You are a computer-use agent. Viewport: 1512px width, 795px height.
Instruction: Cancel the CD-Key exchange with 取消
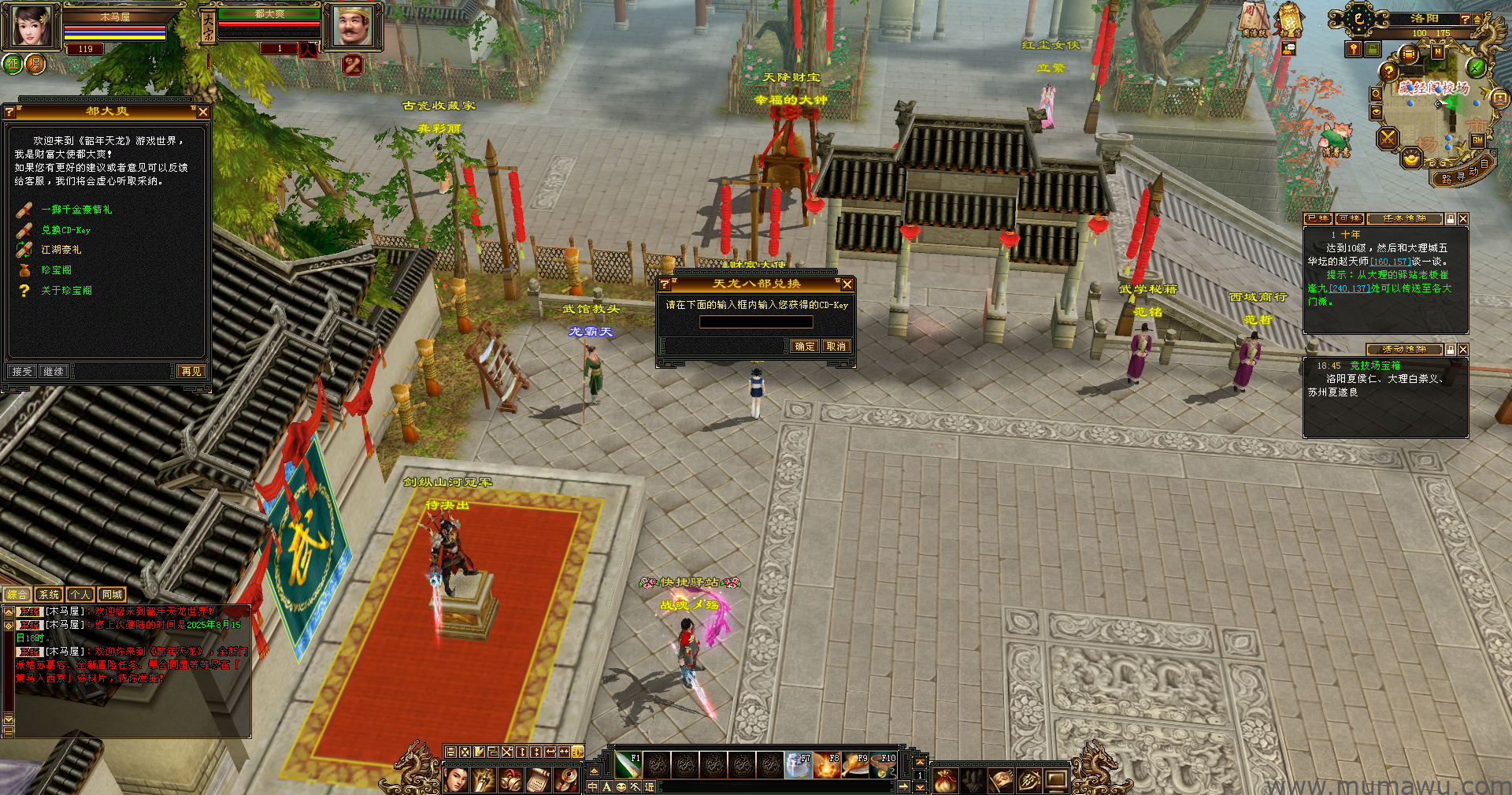pos(836,347)
